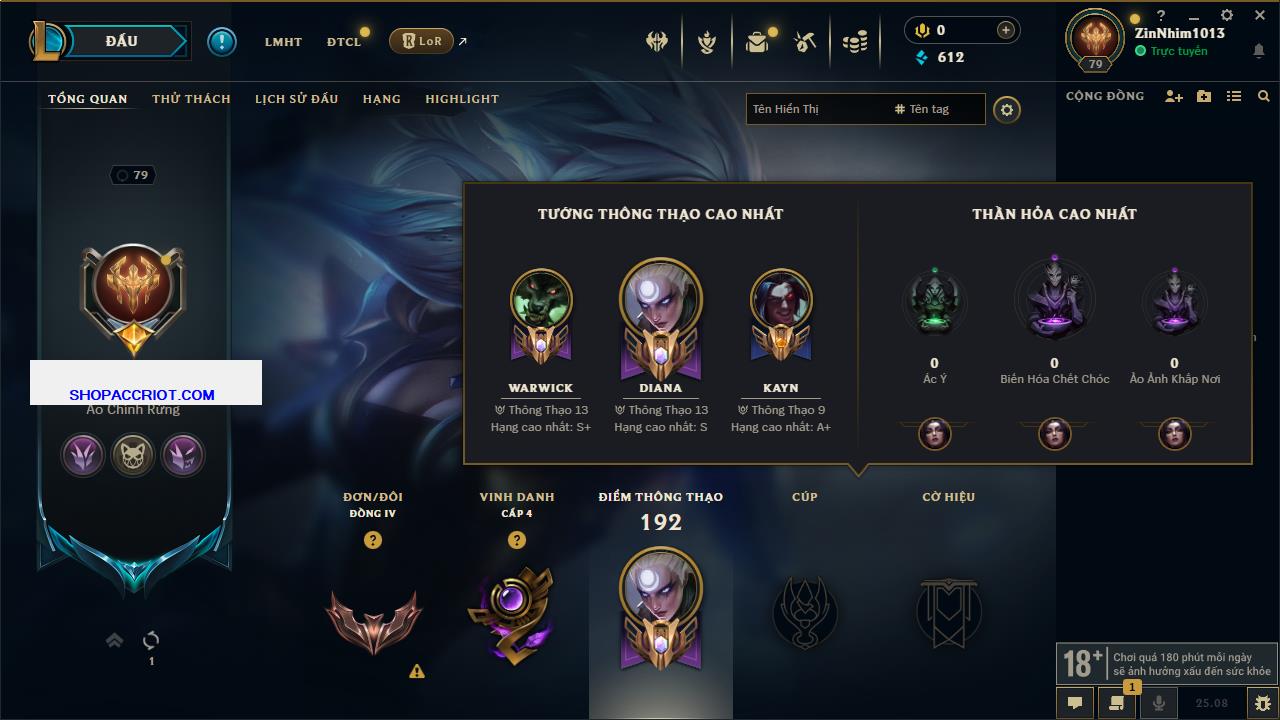Open the store coins icon
Screen dimensions: 1280x720
[854, 42]
